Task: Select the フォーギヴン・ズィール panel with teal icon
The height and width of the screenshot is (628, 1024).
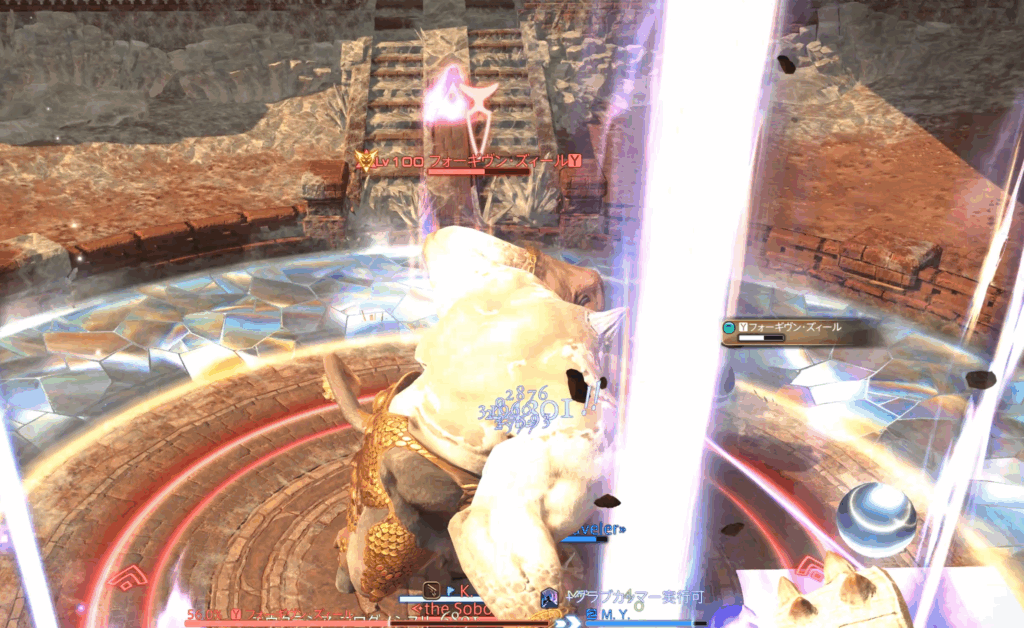Action: pyautogui.click(x=789, y=328)
